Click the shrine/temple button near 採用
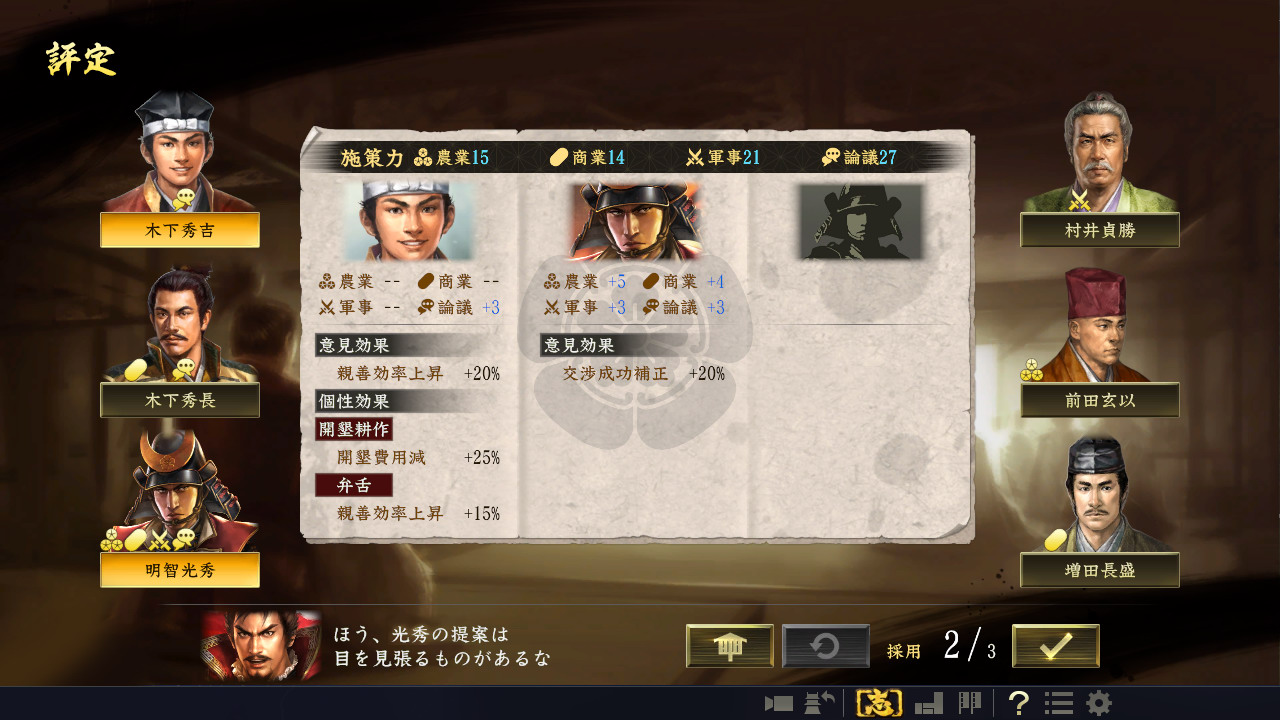 (729, 645)
